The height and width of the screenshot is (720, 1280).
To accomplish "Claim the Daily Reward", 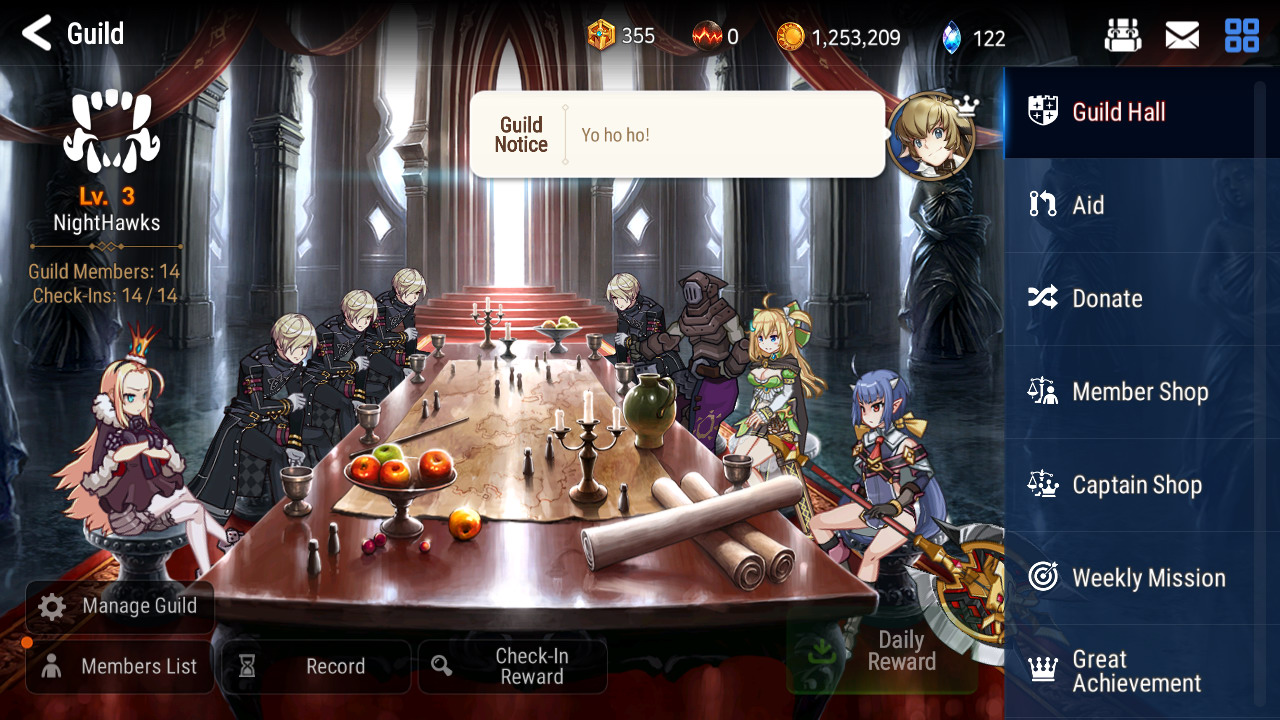I will tap(882, 652).
